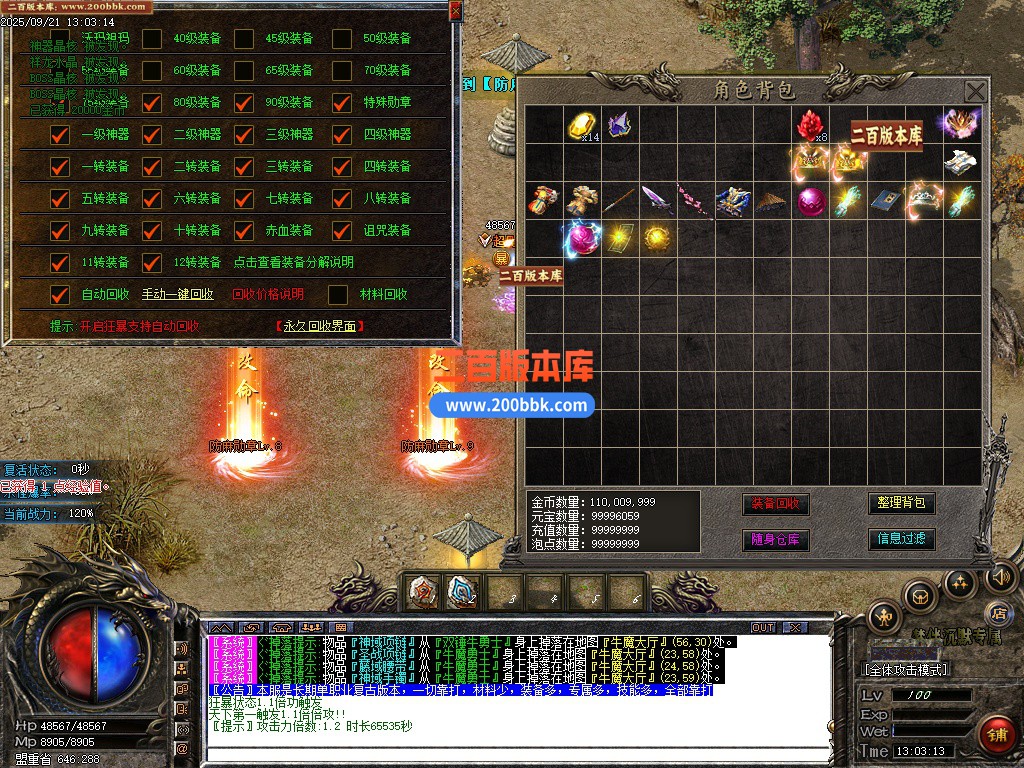
Task: Enable the 材料回收 material recycle checkbox
Action: [x=339, y=294]
